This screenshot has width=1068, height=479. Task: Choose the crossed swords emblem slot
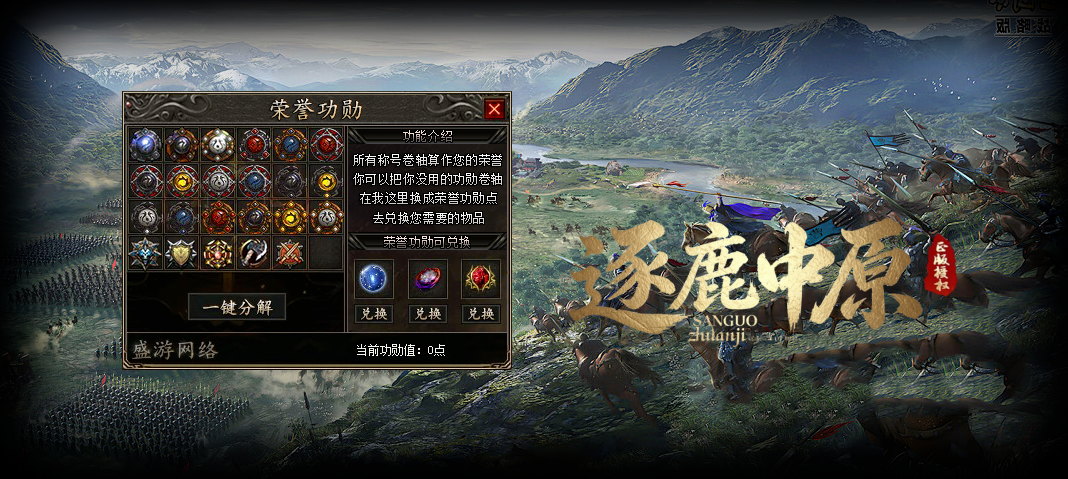(x=289, y=253)
